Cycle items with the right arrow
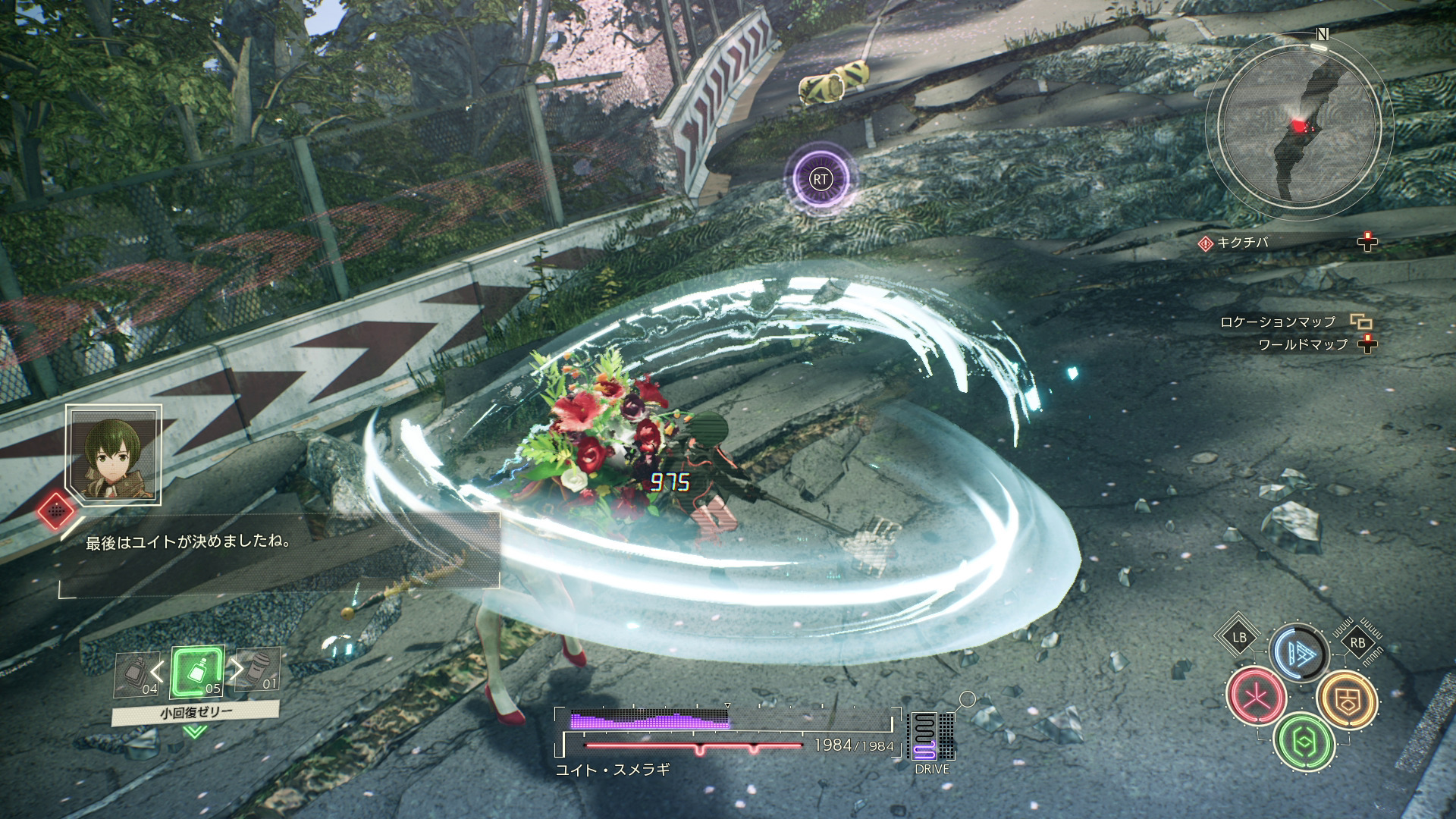The width and height of the screenshot is (1456, 819). [237, 669]
